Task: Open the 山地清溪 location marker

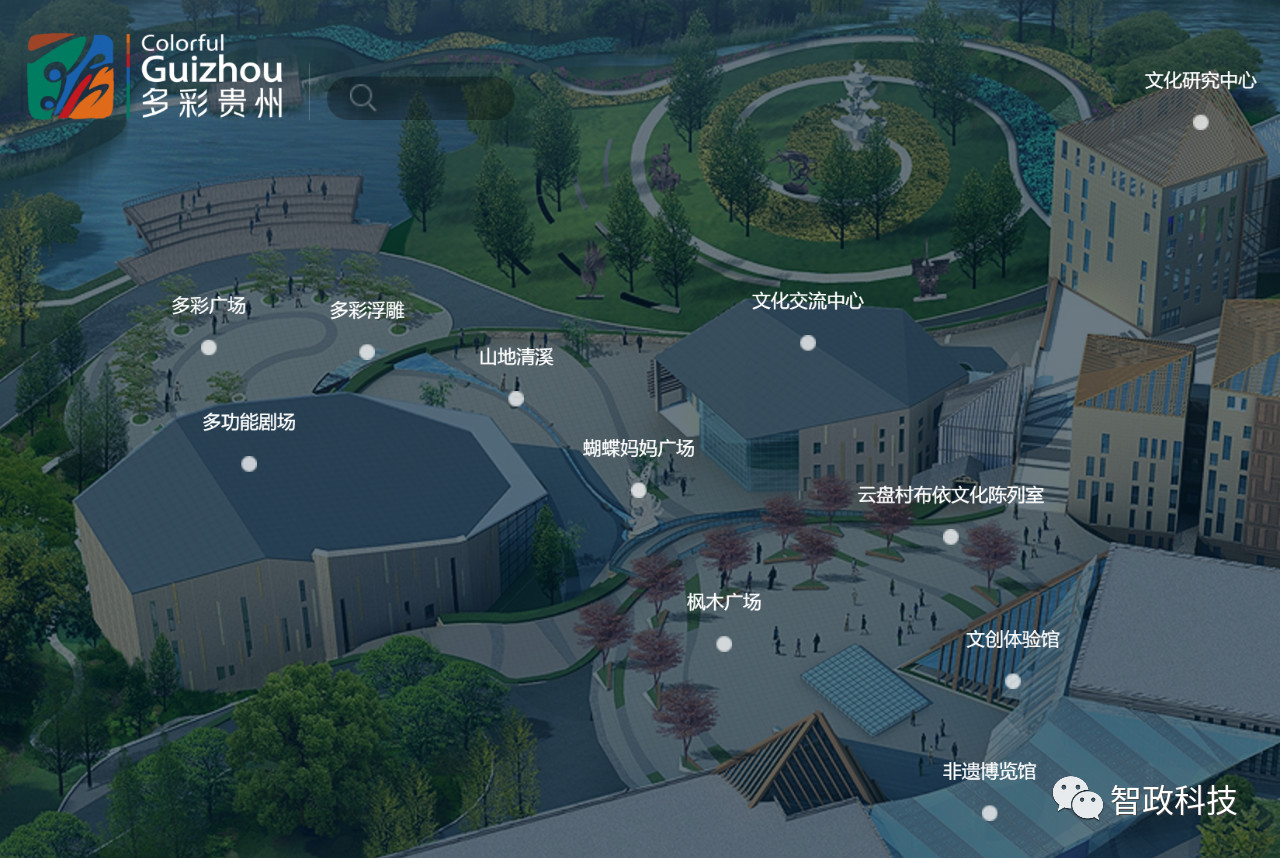Action: tap(516, 399)
